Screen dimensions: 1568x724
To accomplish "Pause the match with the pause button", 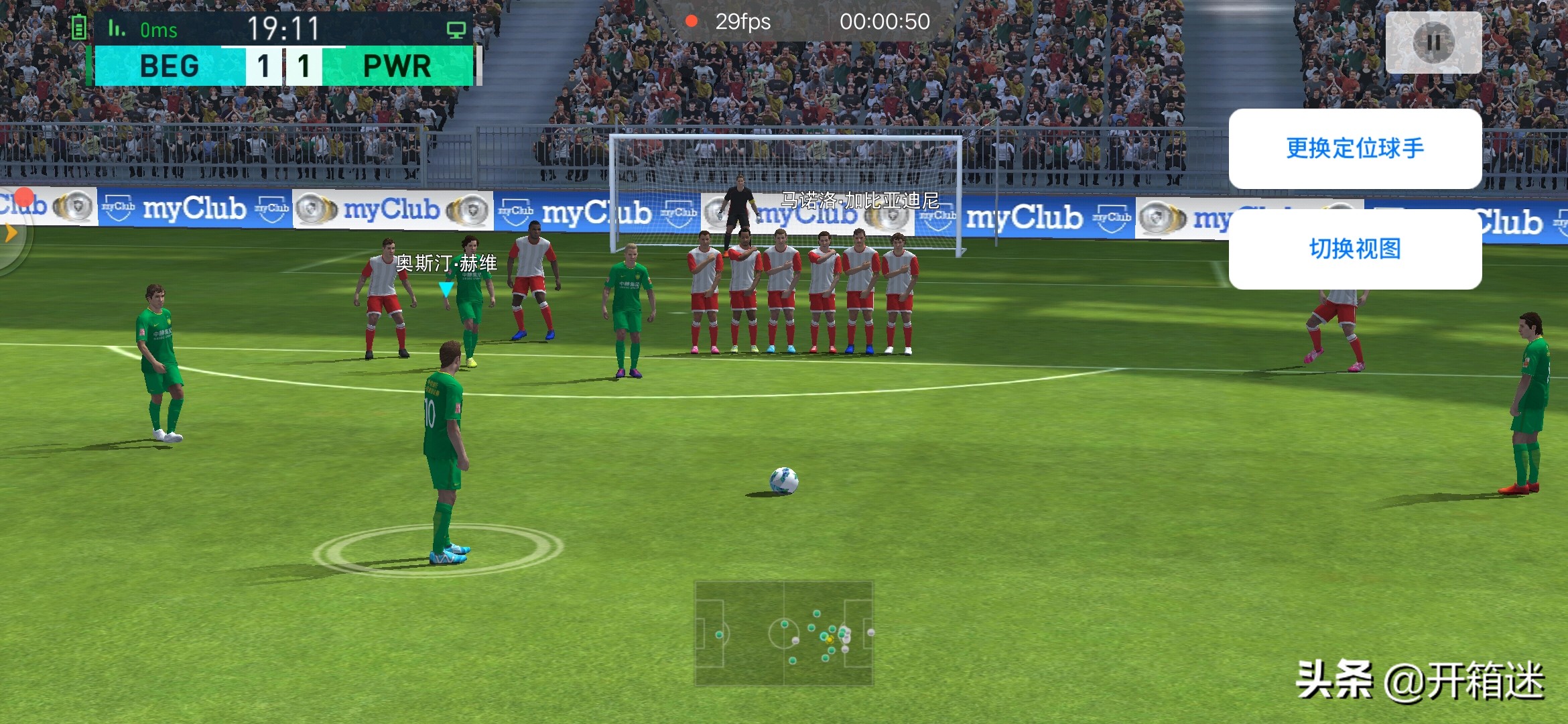I will click(1433, 42).
